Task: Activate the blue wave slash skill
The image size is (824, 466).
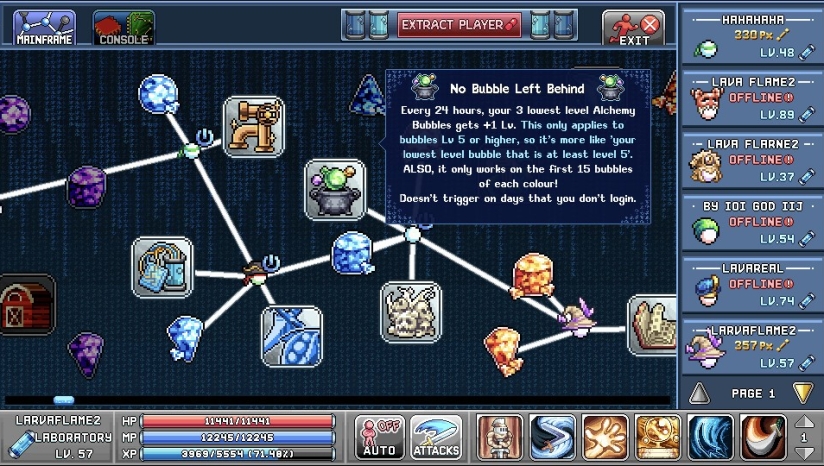Action: pyautogui.click(x=711, y=437)
